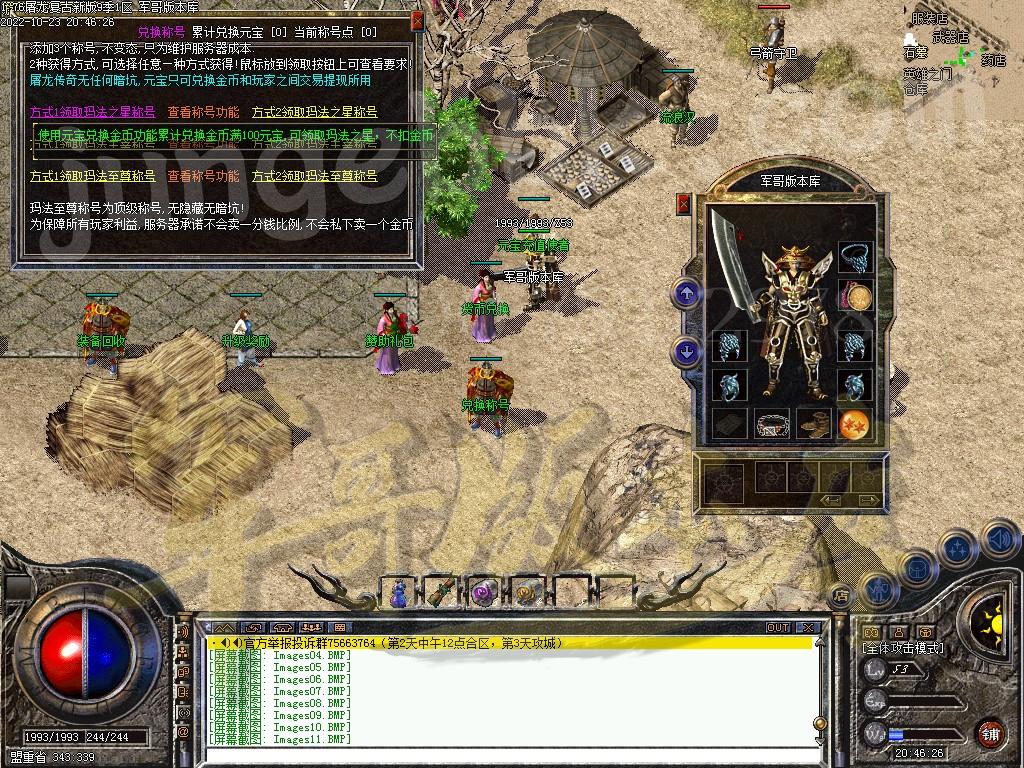Use the purple swirl item in hotbar
Viewport: 1024px width, 768px height.
tap(485, 593)
